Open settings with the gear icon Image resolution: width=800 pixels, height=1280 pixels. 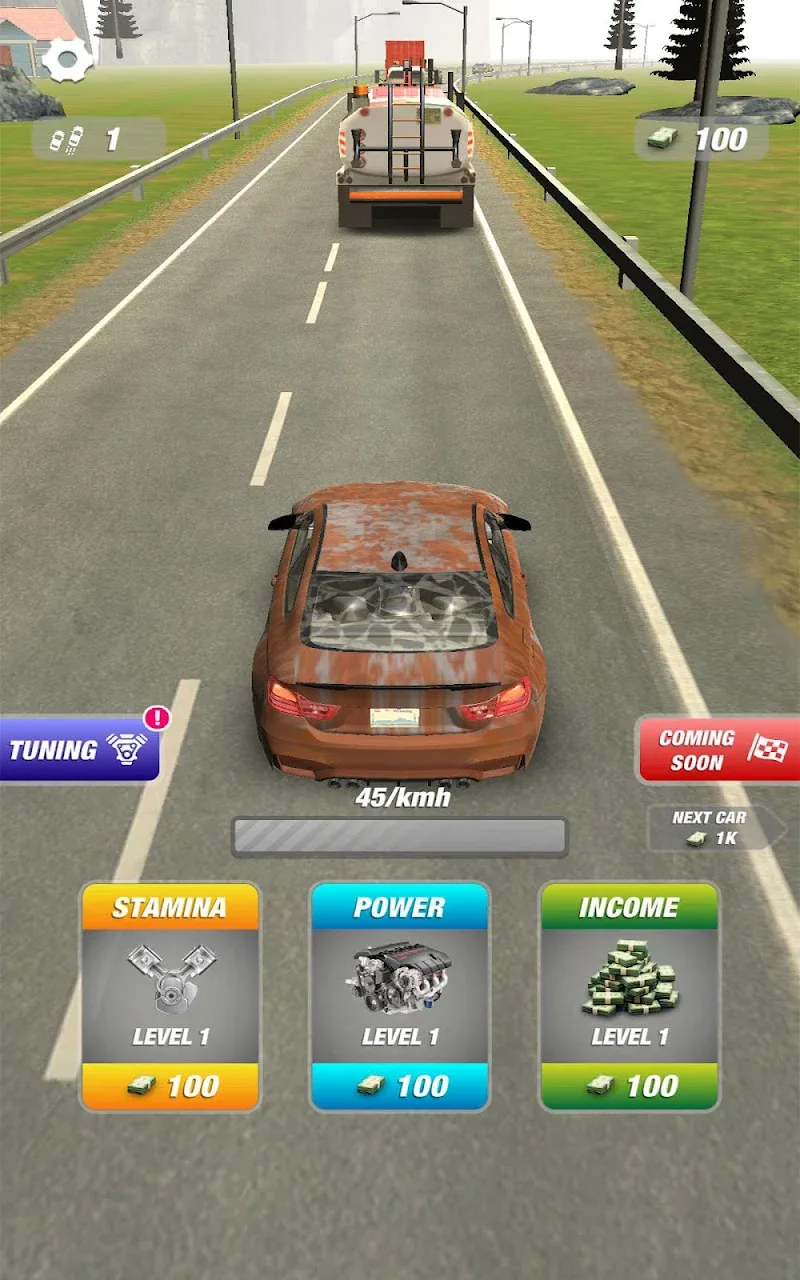(67, 60)
